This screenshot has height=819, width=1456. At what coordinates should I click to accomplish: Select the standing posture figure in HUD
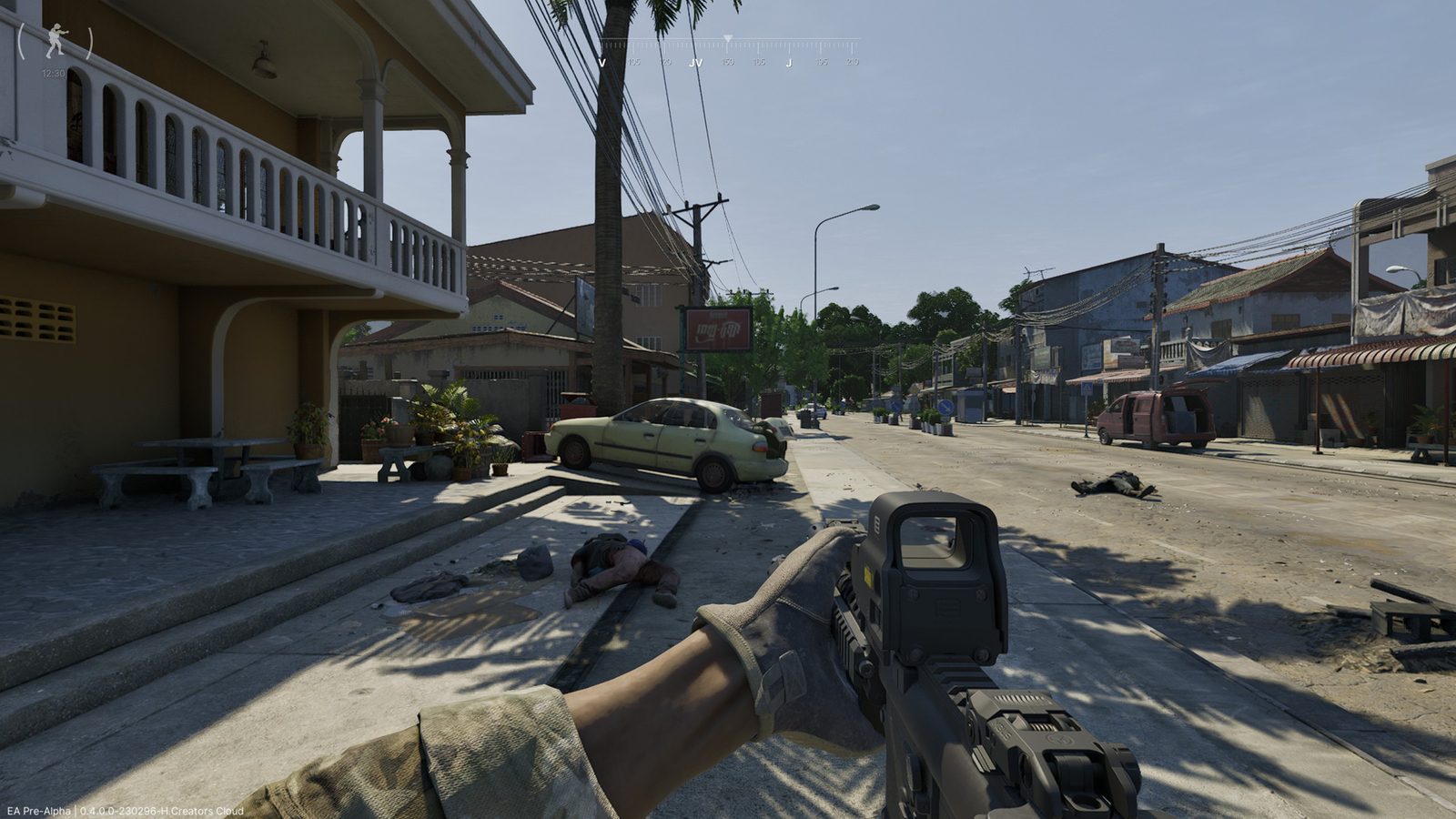click(x=56, y=42)
